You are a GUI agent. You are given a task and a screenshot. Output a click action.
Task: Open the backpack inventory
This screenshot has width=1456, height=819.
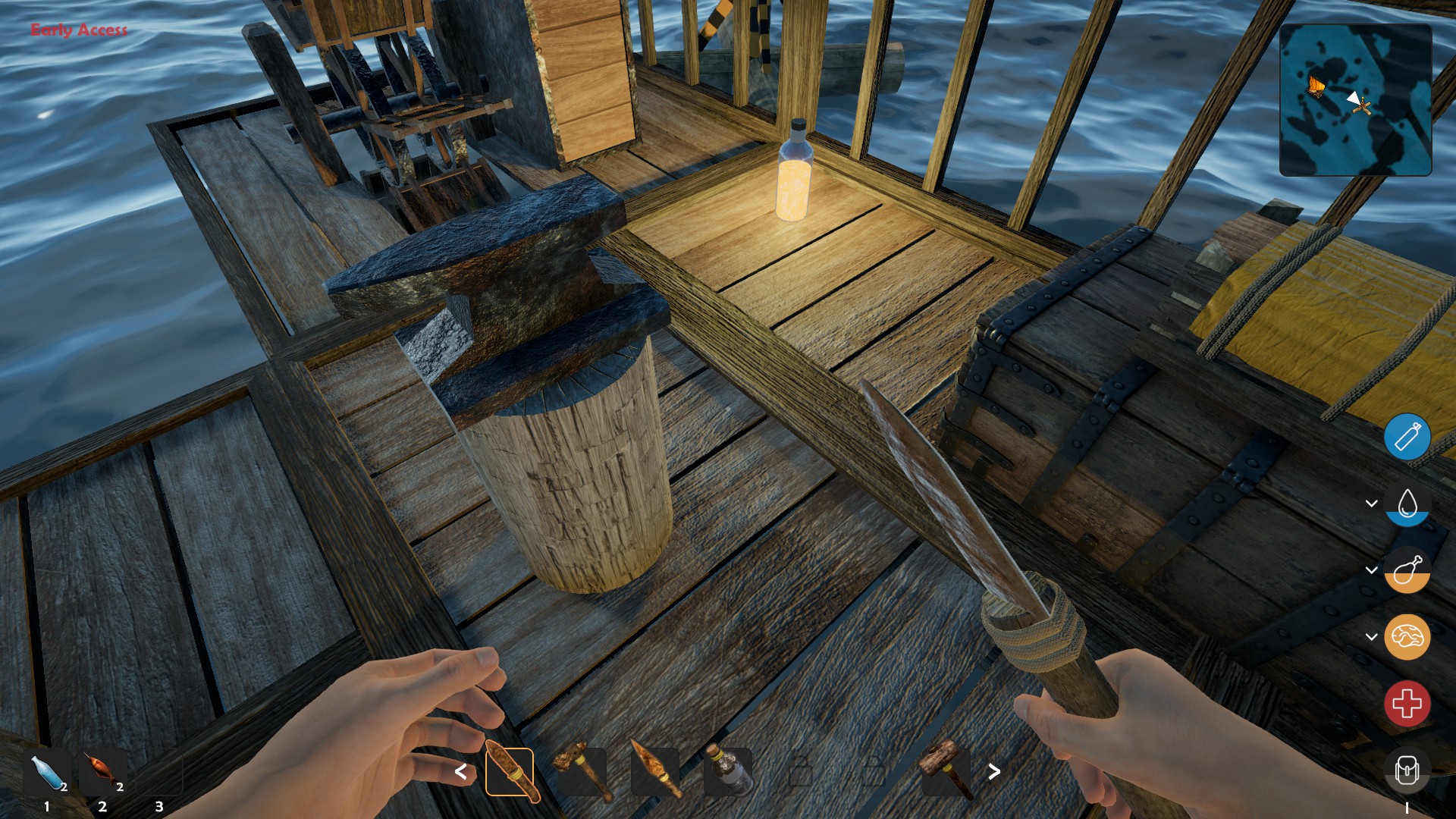pyautogui.click(x=1407, y=770)
